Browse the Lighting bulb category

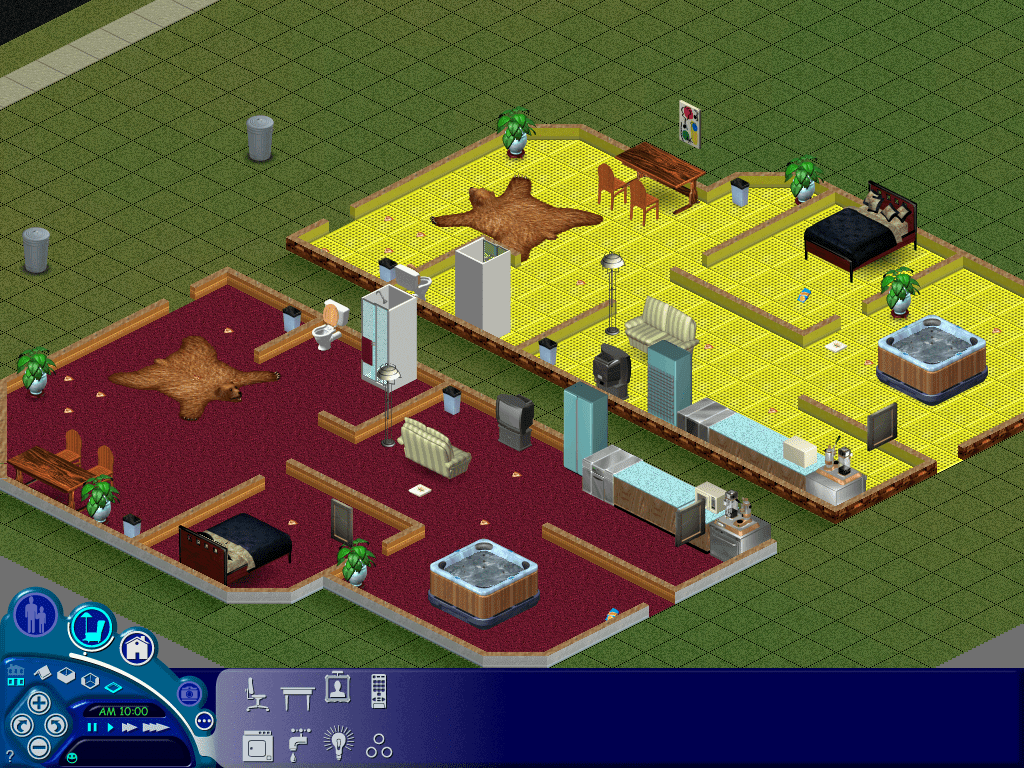pos(338,744)
